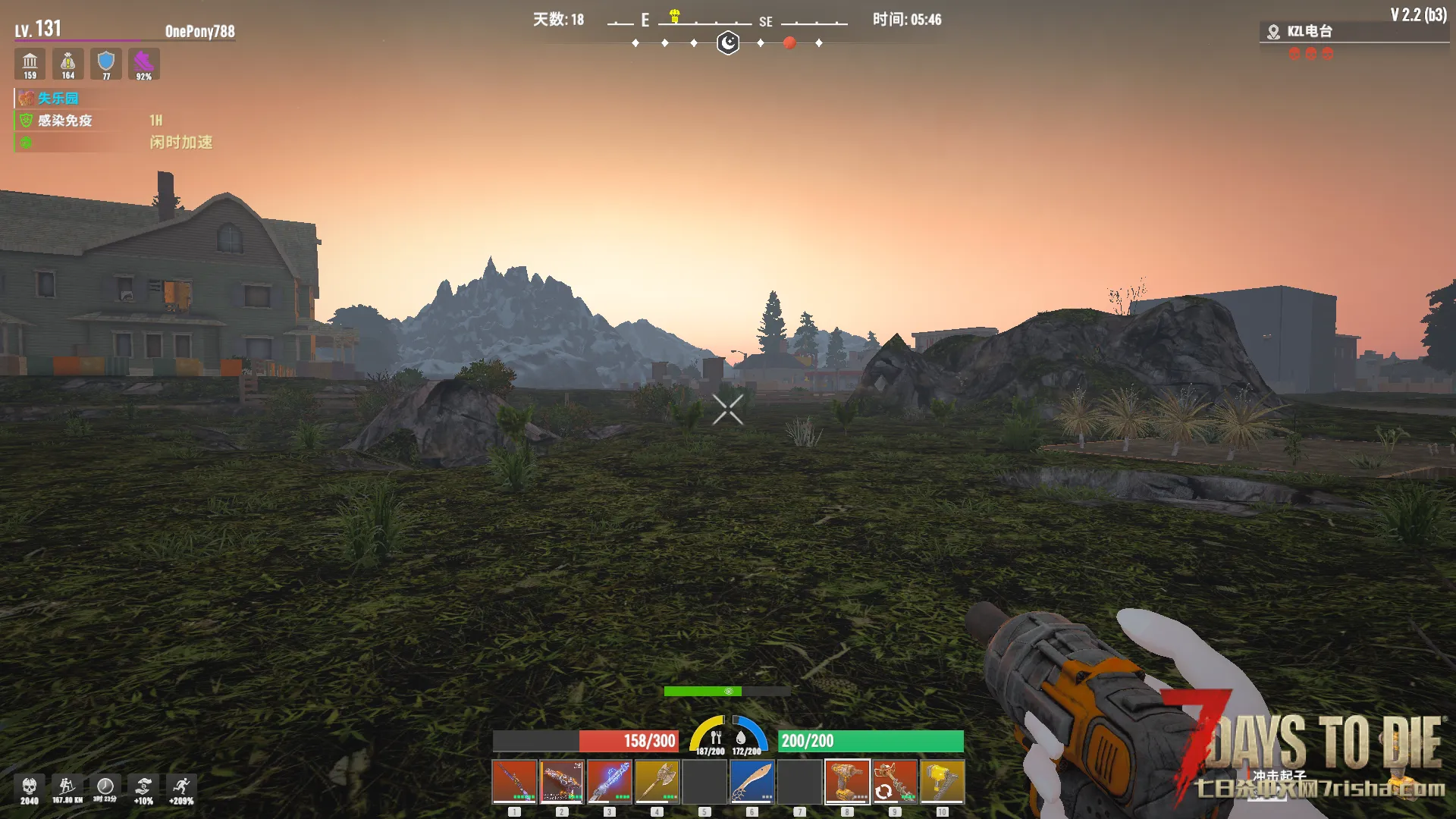The image size is (1456, 819).
Task: Click the 感染免疫 buff entry
Action: point(64,121)
